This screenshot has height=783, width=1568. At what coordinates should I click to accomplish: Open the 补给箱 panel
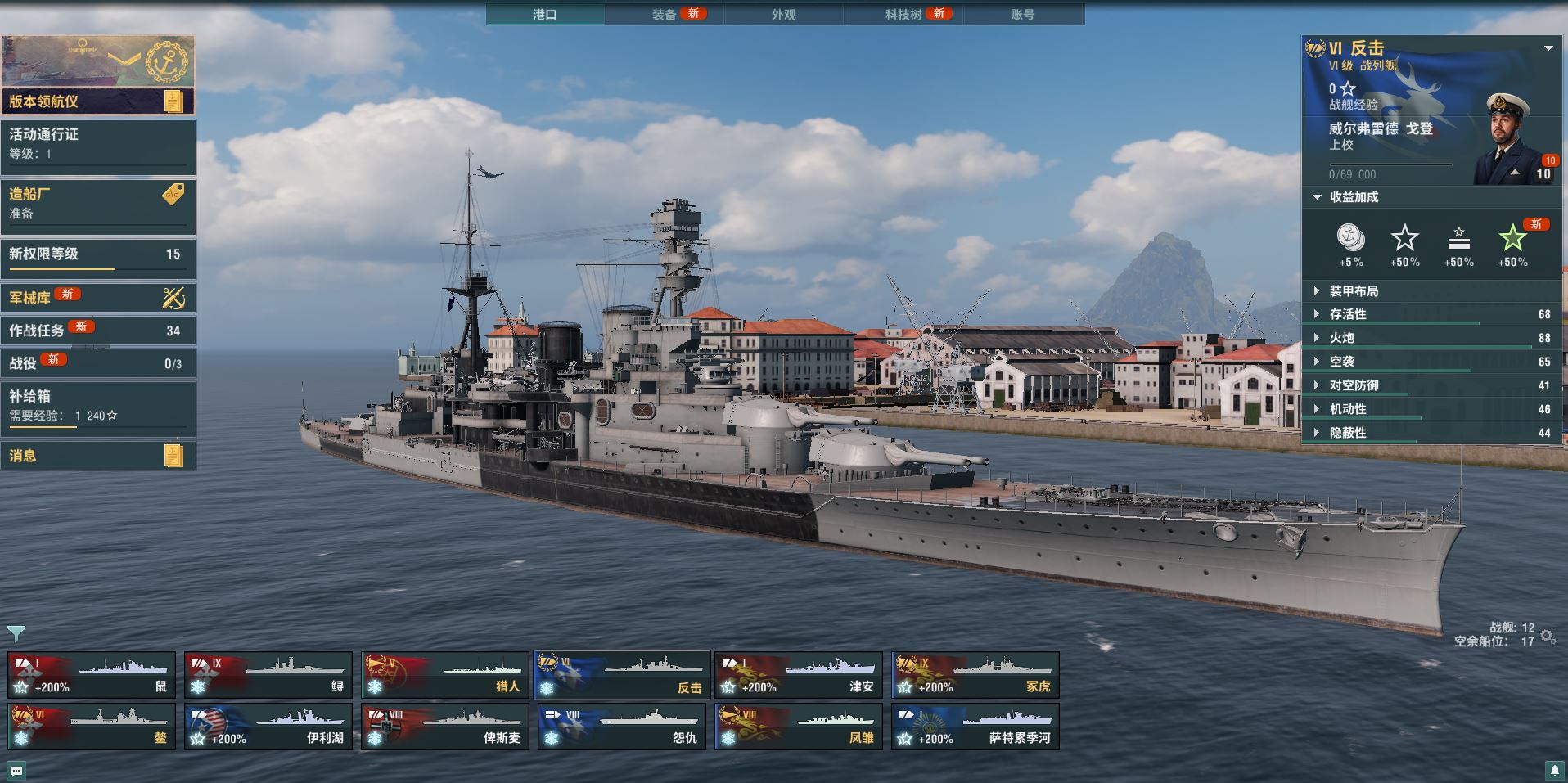(x=98, y=406)
